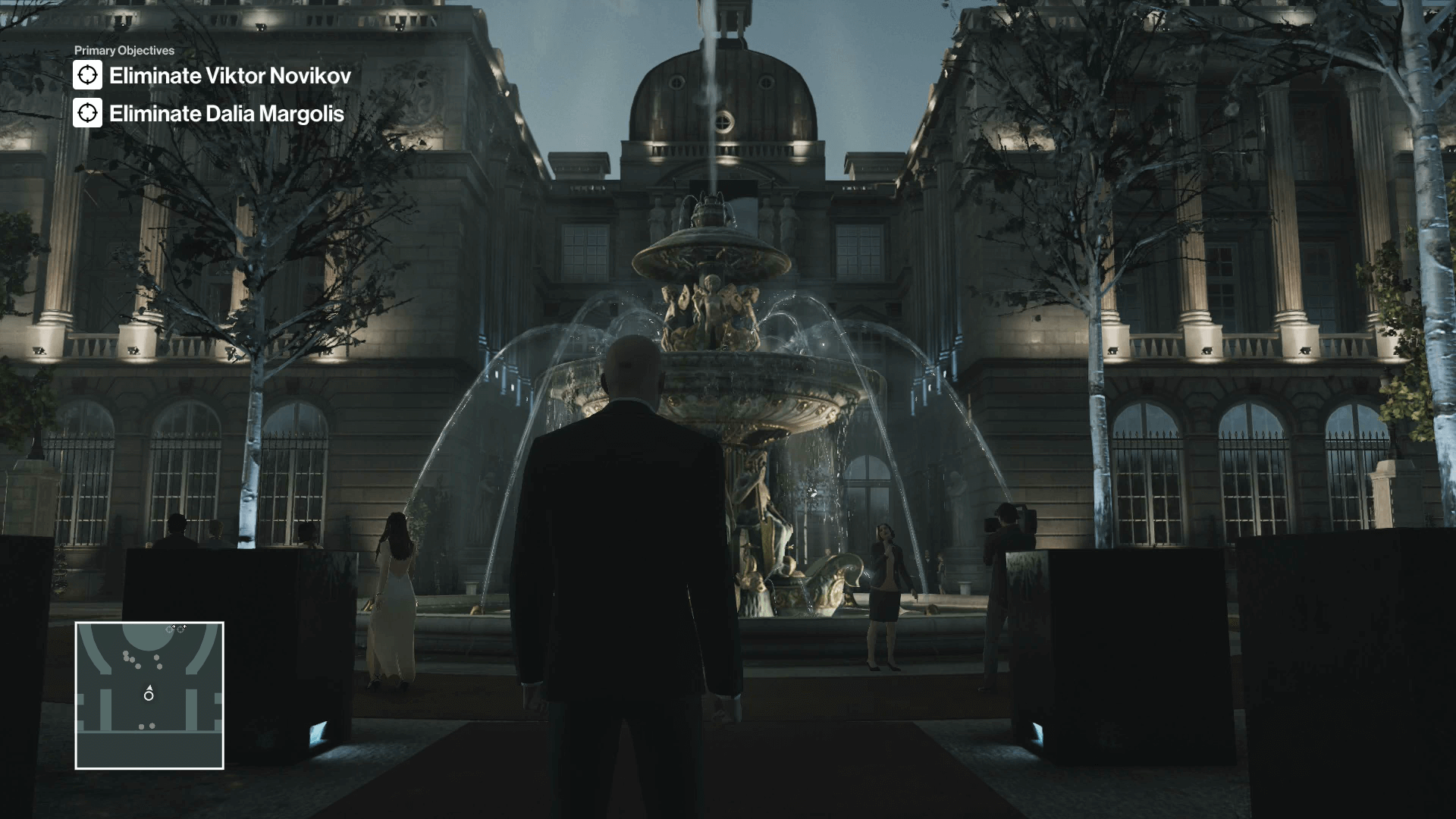Screen dimensions: 1456x819
Task: Click a guard dot on the minimap
Action: [x=156, y=657]
